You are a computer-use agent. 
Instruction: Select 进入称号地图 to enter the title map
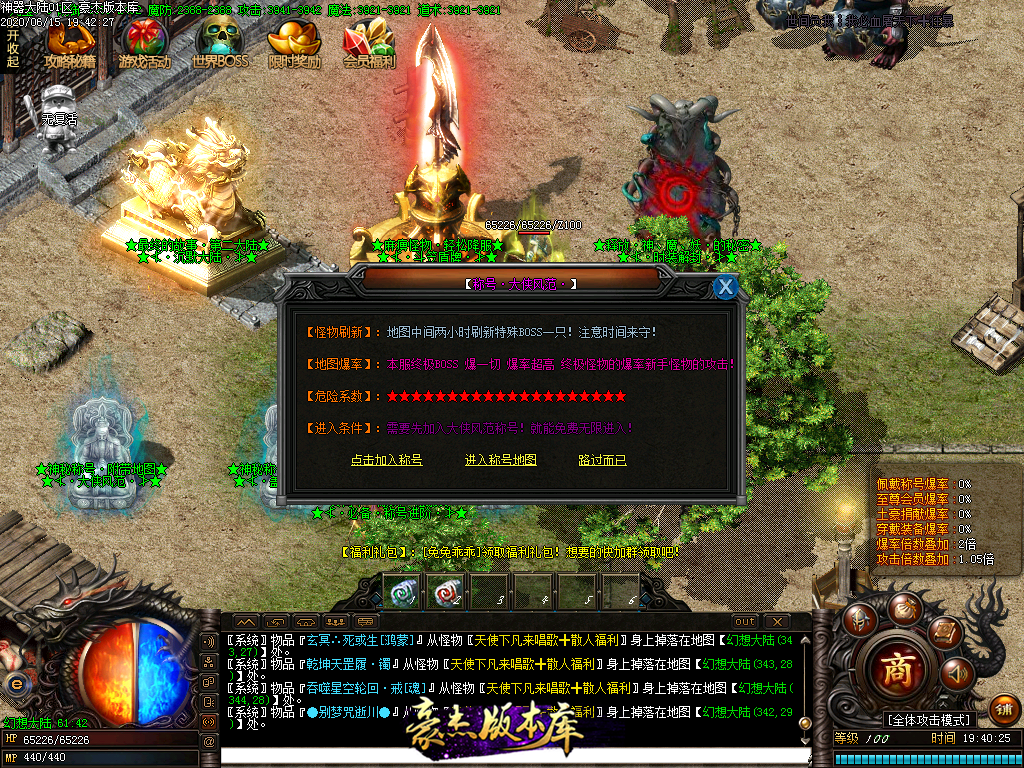[x=501, y=460]
